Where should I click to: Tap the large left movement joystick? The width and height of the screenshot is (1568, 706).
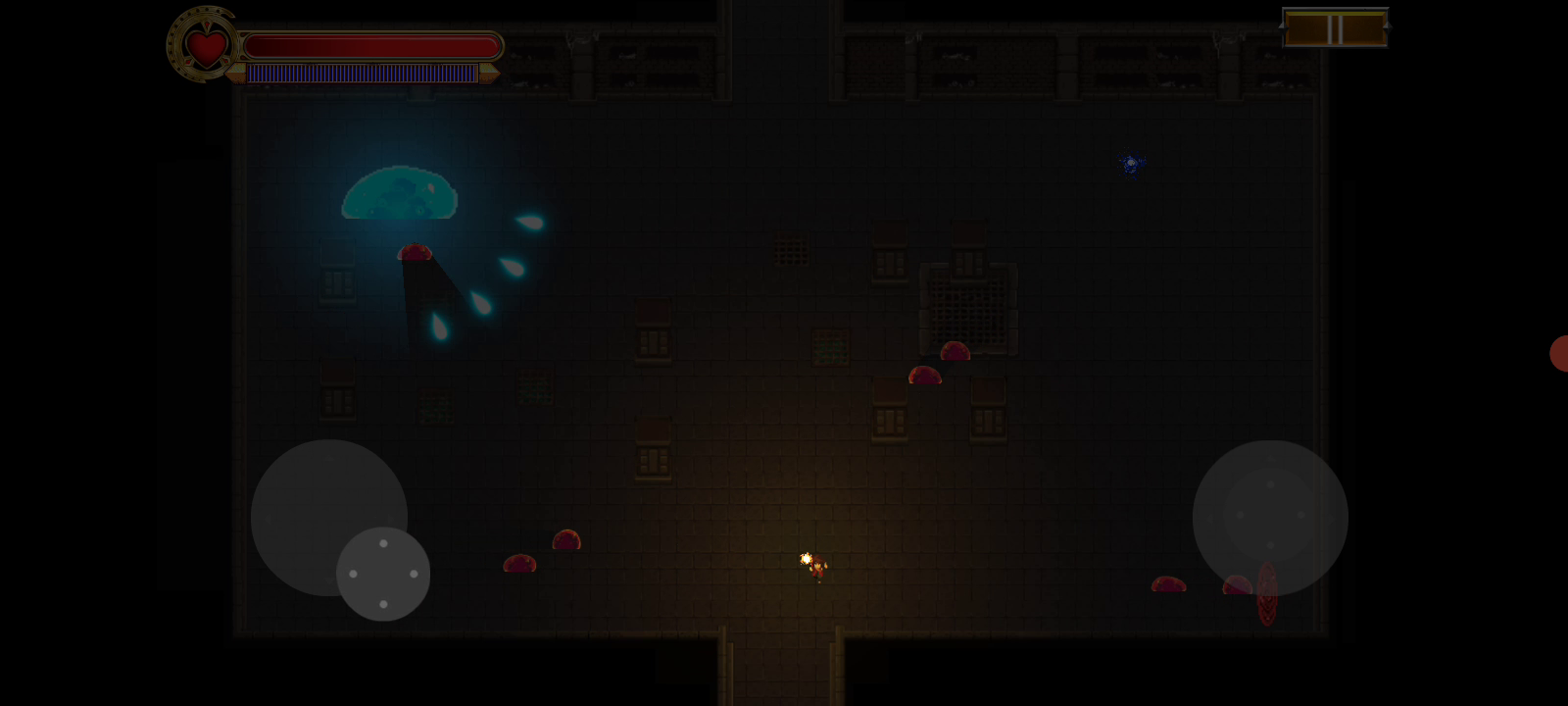click(328, 517)
